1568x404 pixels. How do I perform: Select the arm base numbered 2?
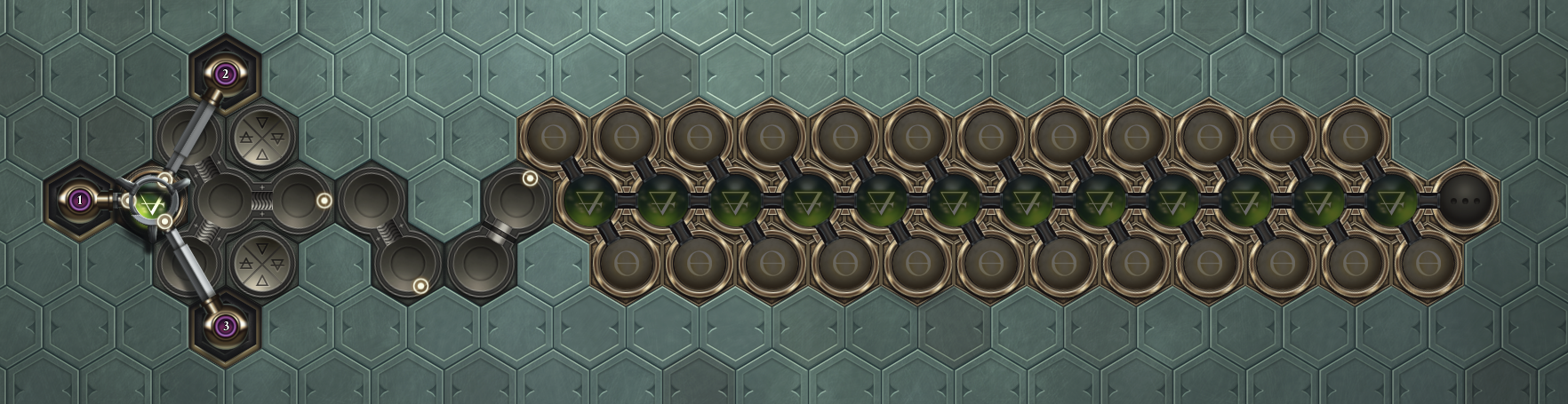226,74
